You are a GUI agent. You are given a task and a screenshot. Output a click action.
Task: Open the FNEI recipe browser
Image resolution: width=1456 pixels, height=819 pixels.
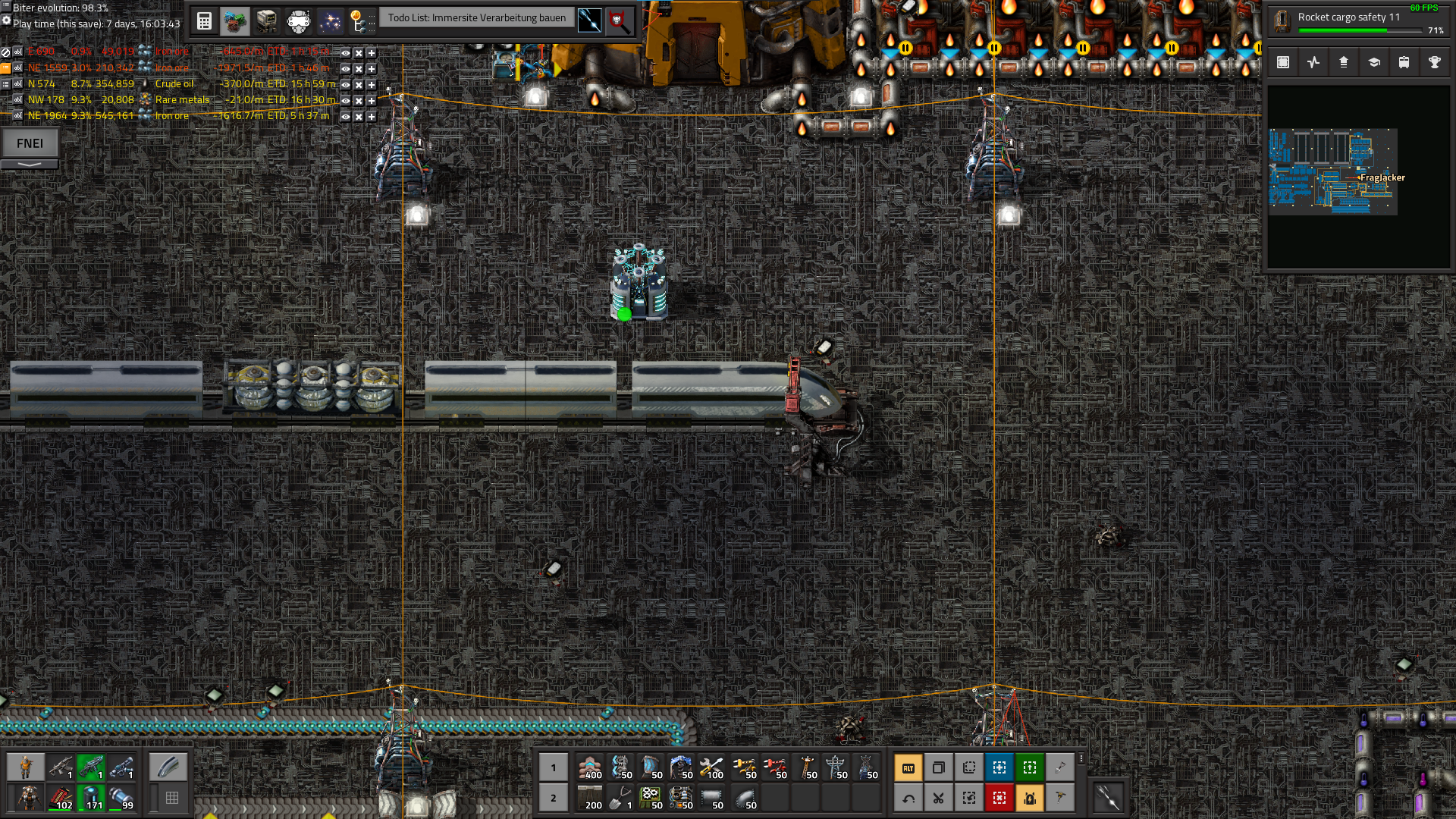click(x=30, y=143)
